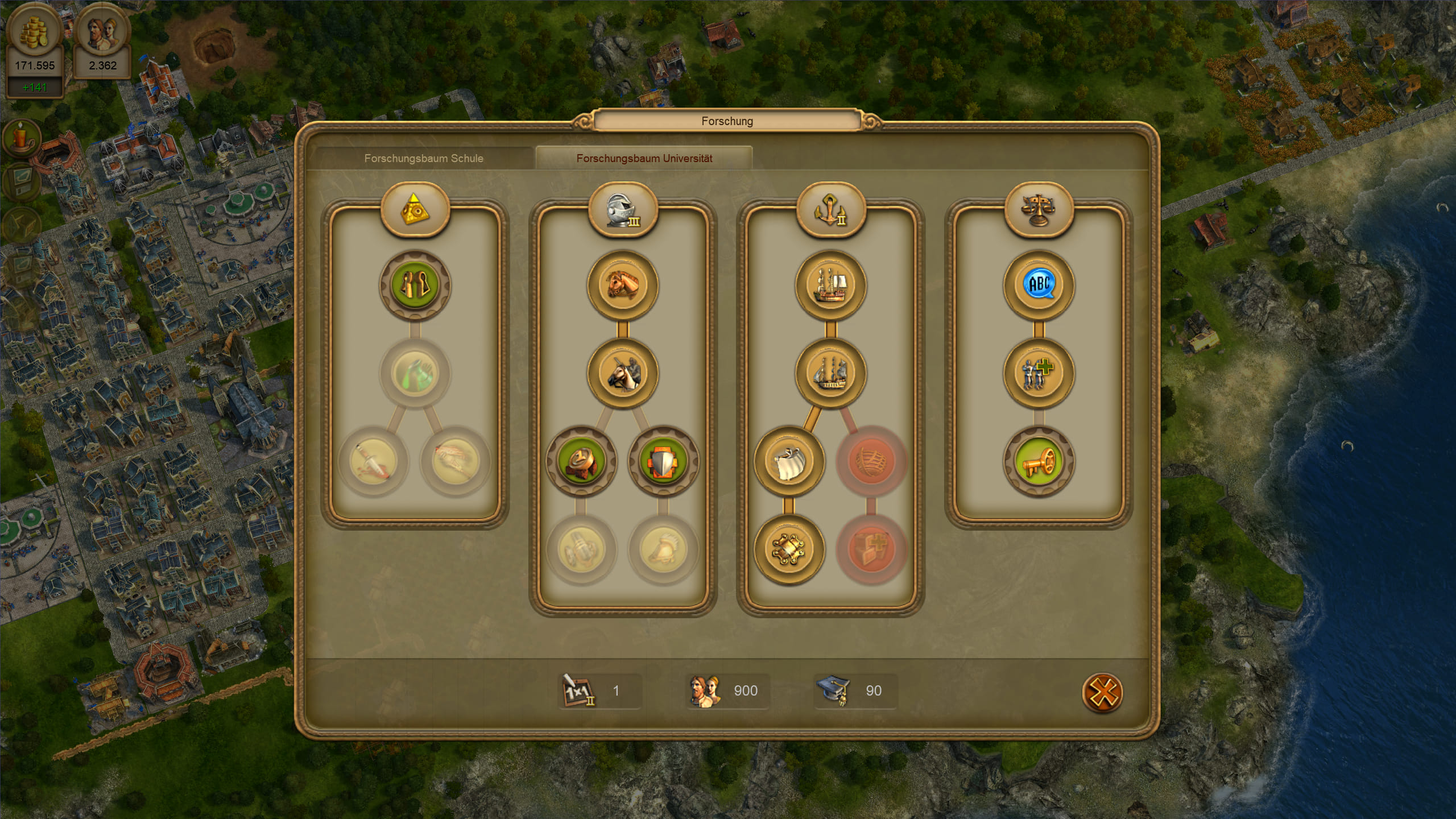Choose the horse head research
Screen dimensions: 1456x819
click(623, 285)
